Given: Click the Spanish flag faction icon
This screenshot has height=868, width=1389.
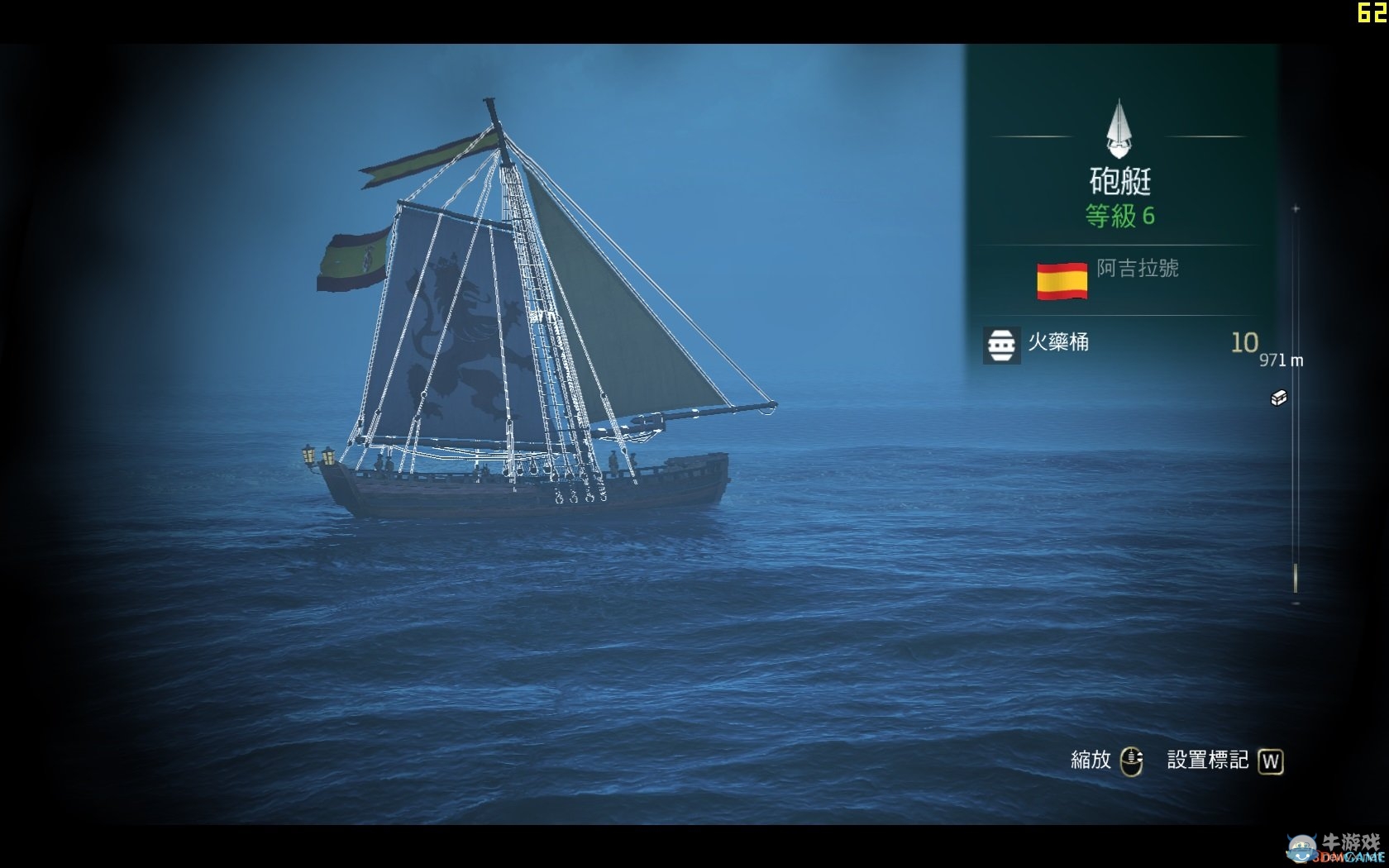Looking at the screenshot, I should point(1062,280).
